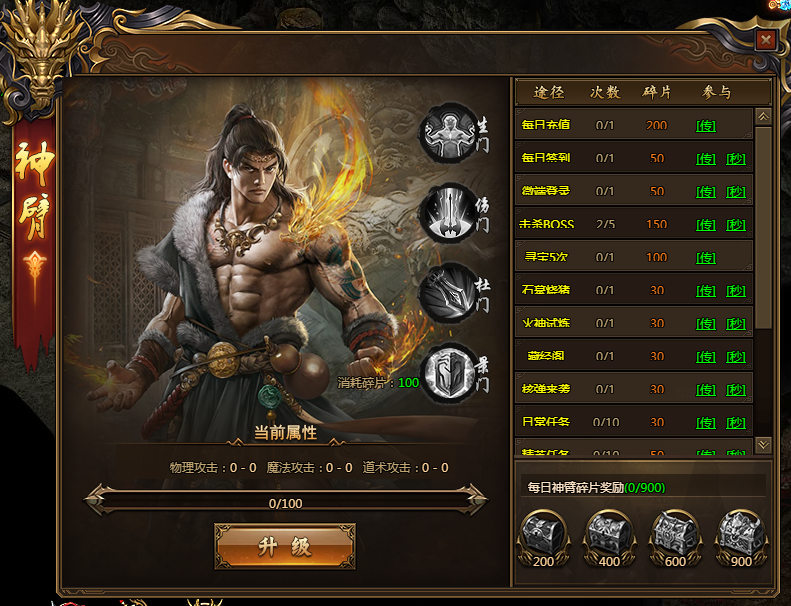Viewport: 791px width, 606px height.
Task: Click the 传 link for 寻宝5次
Action: [706, 258]
